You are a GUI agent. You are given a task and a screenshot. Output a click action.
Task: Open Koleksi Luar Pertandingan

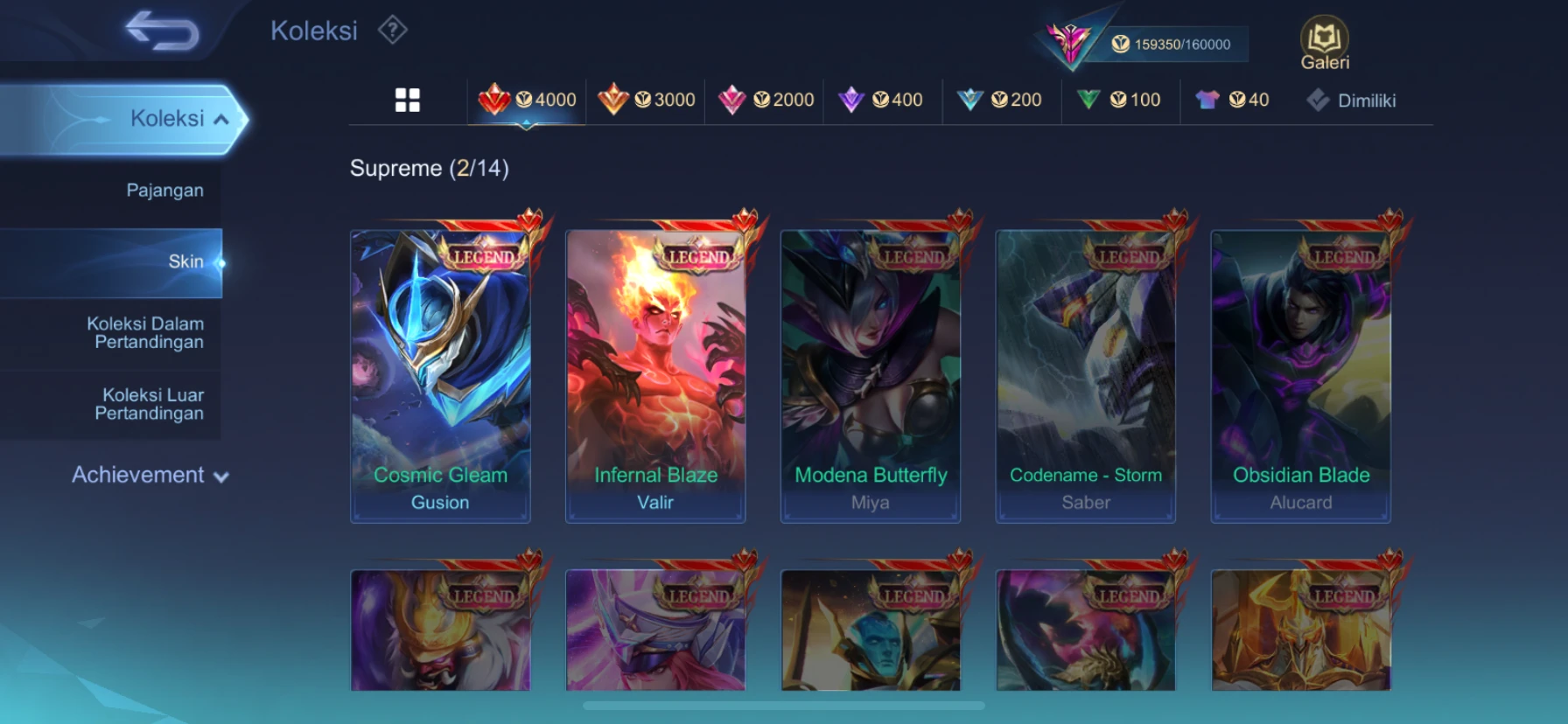pyautogui.click(x=150, y=404)
